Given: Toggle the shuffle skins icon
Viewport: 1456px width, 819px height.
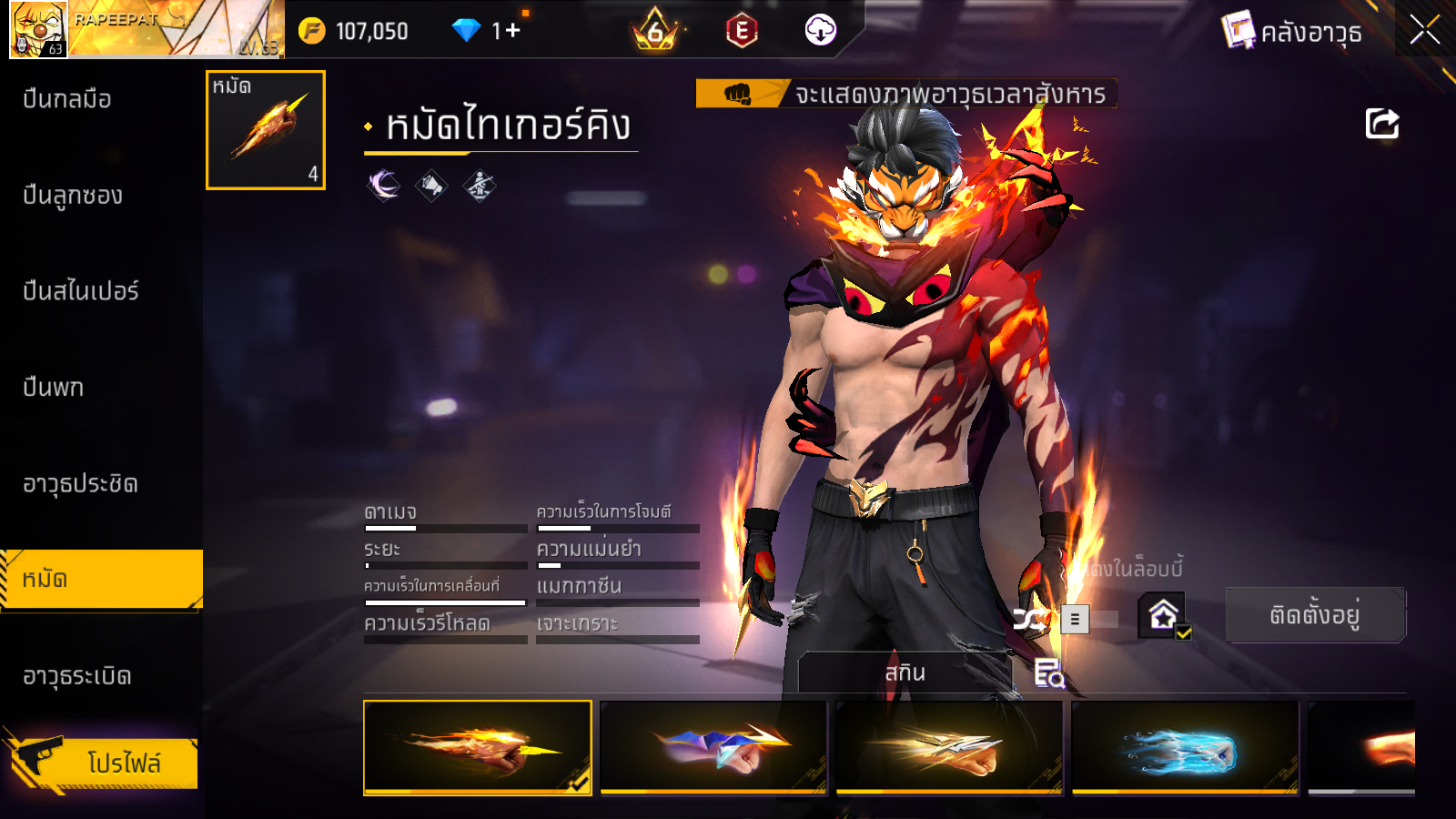Looking at the screenshot, I should [x=1029, y=621].
